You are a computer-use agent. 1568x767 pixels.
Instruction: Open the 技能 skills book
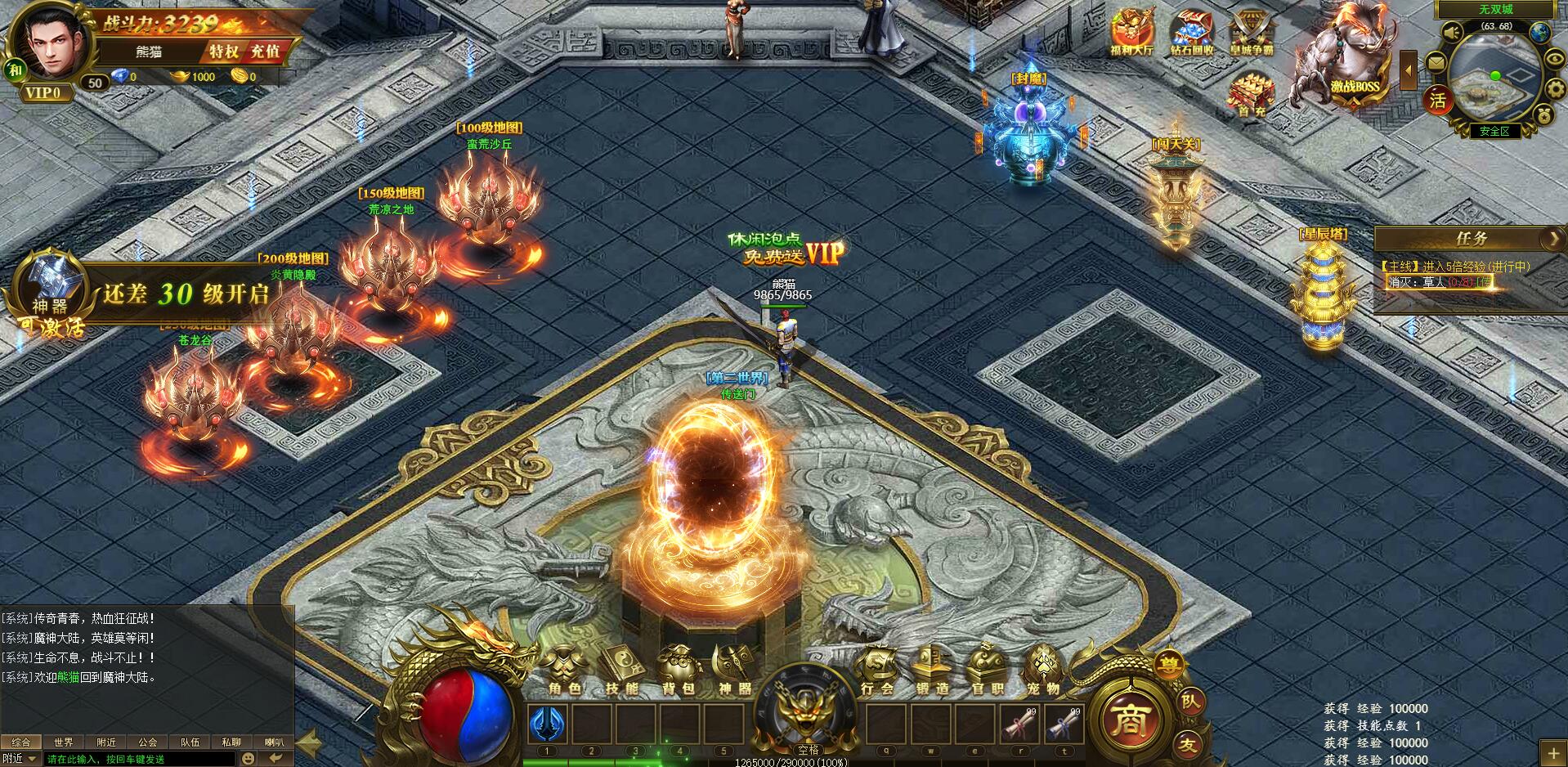coord(621,670)
